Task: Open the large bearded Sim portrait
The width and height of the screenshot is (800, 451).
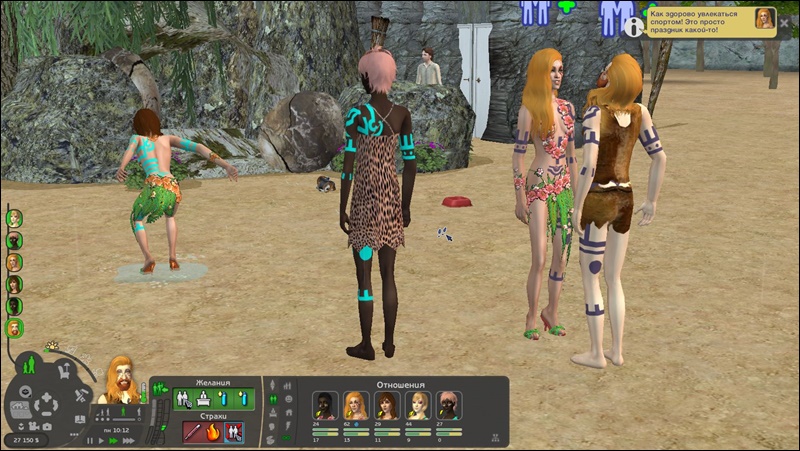Action: click(x=122, y=379)
